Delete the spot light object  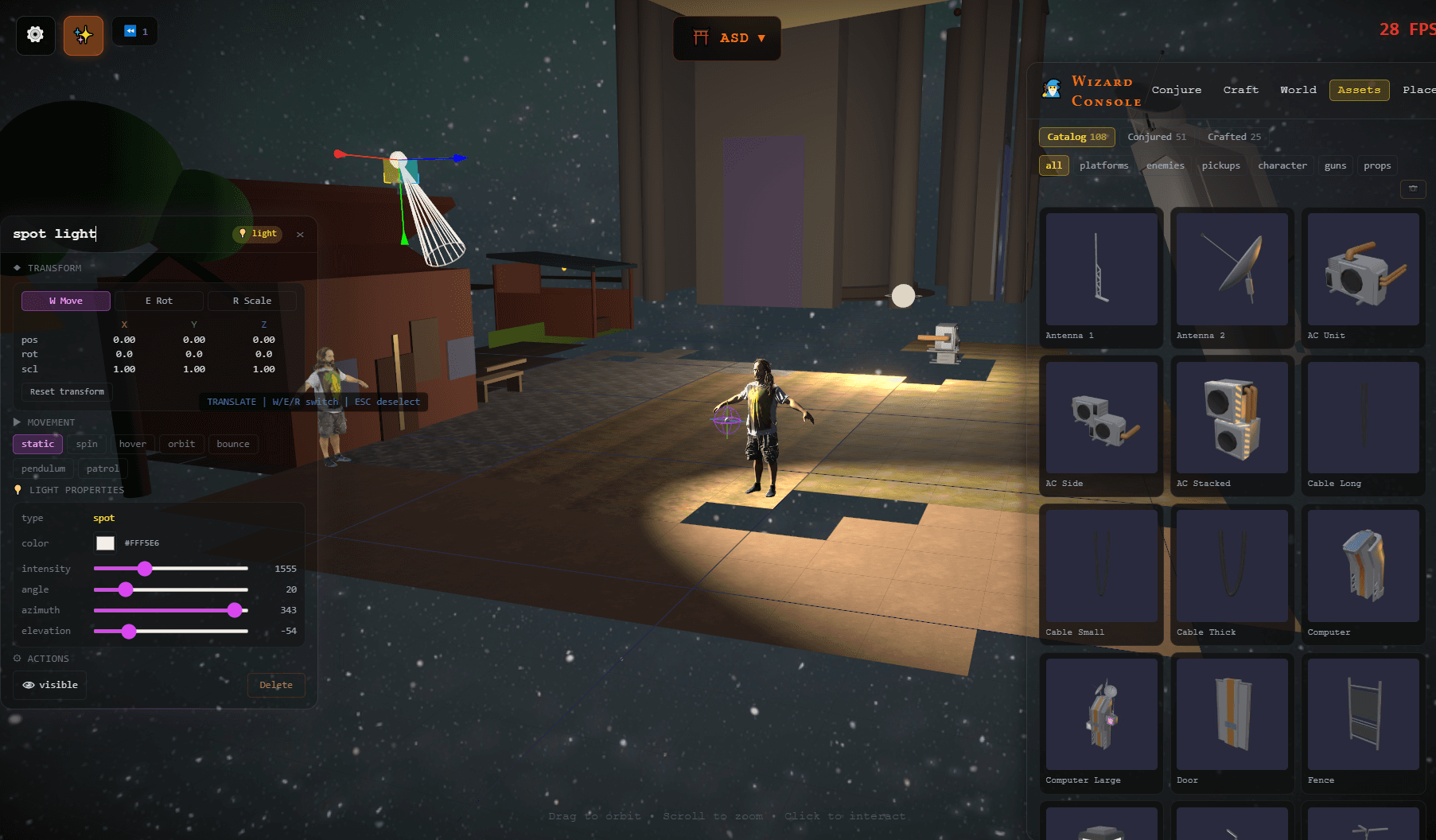[275, 685]
